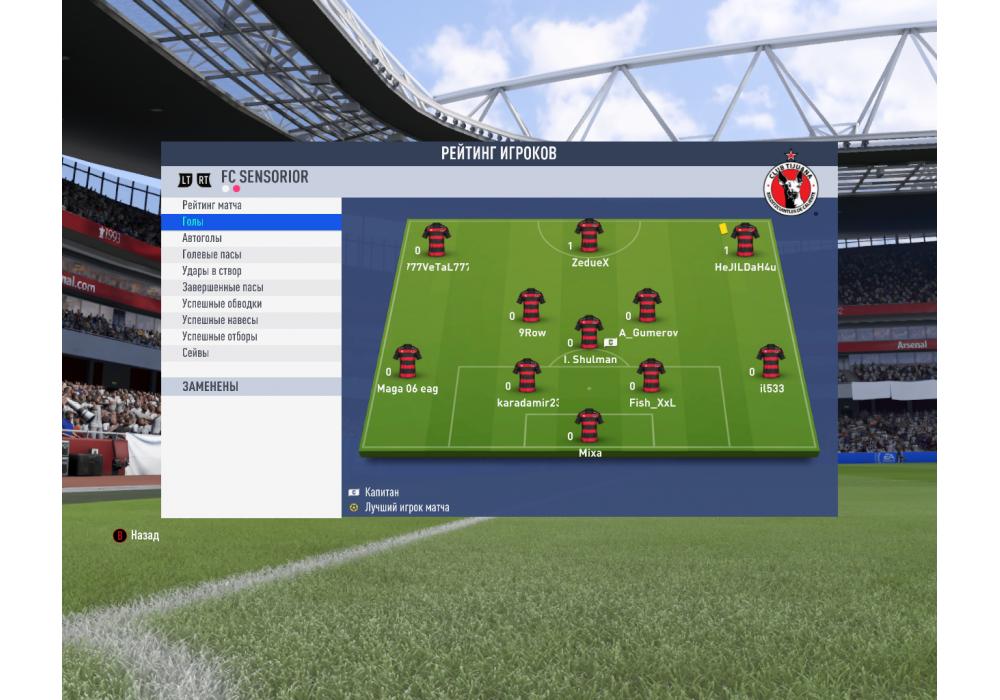
Task: Select Maga 06 eag on the pitch
Action: tap(407, 362)
